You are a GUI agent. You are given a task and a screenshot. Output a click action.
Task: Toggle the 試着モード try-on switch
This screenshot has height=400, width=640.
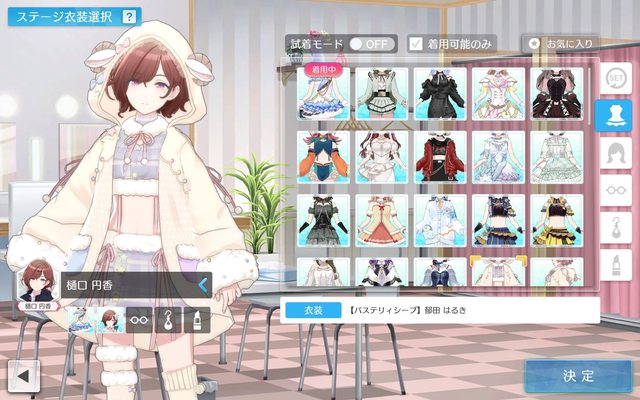[368, 44]
